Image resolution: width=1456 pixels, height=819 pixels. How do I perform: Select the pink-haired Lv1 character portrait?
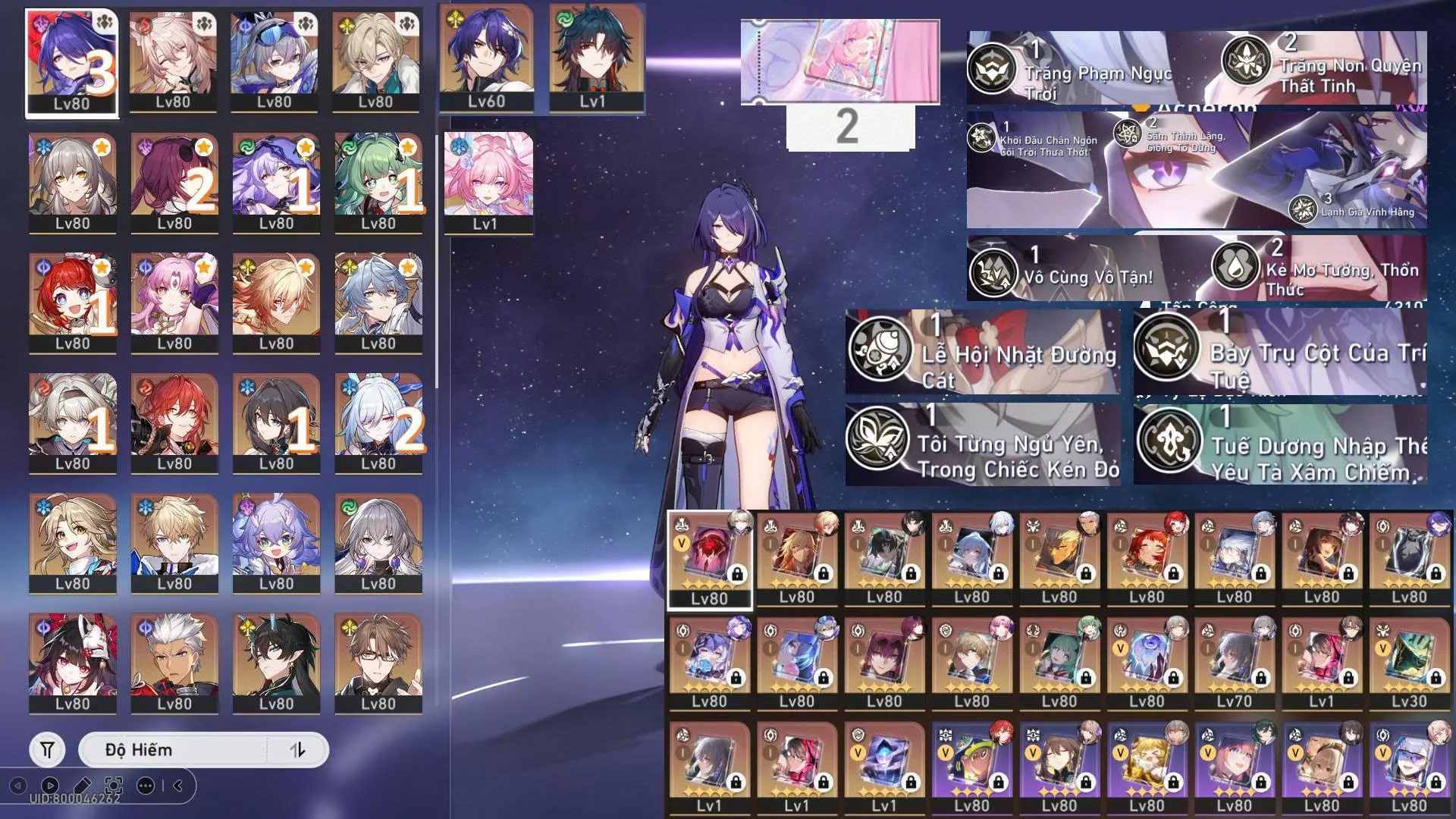(x=488, y=182)
